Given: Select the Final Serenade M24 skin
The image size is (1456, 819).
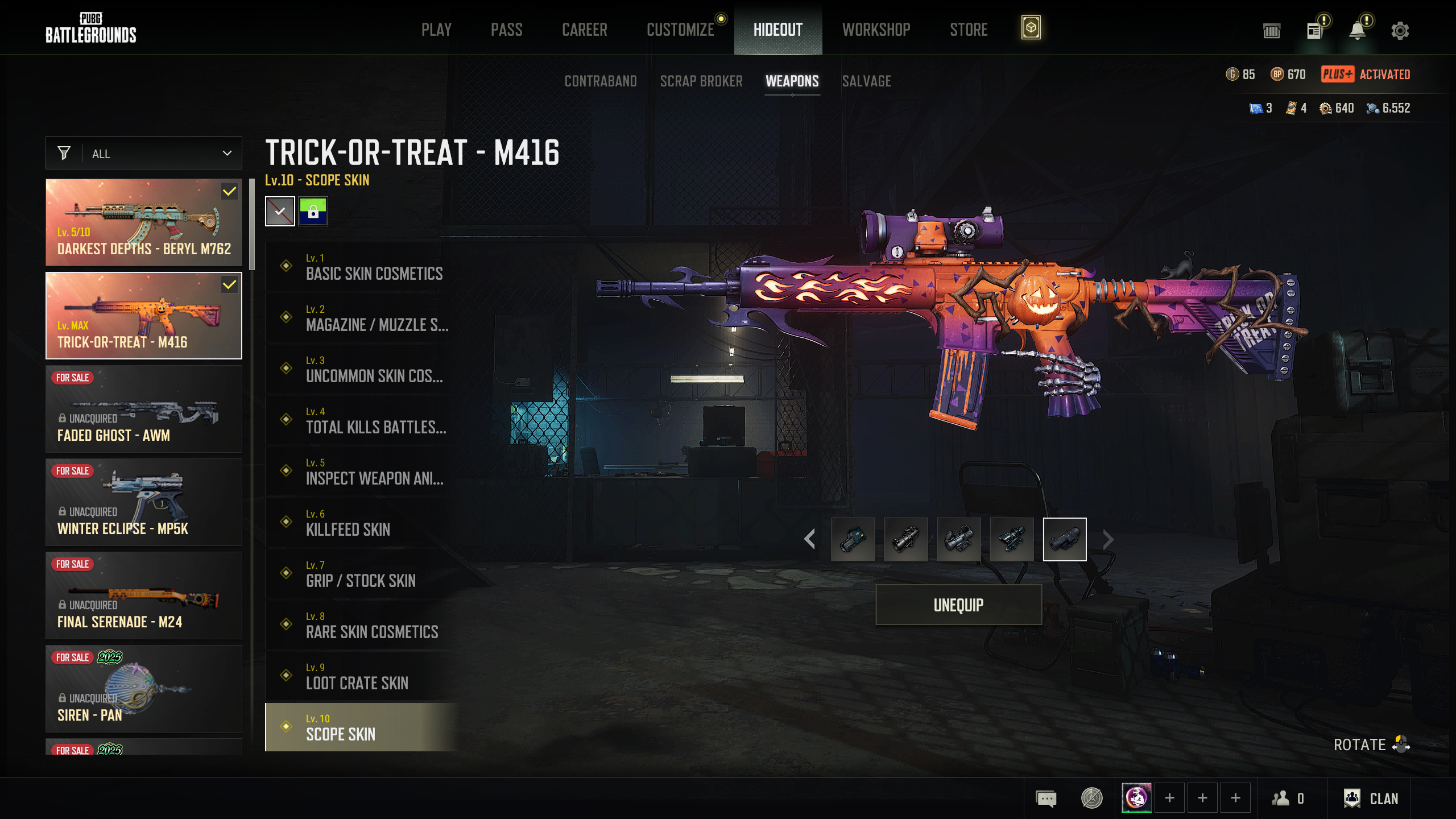Looking at the screenshot, I should click(x=144, y=595).
